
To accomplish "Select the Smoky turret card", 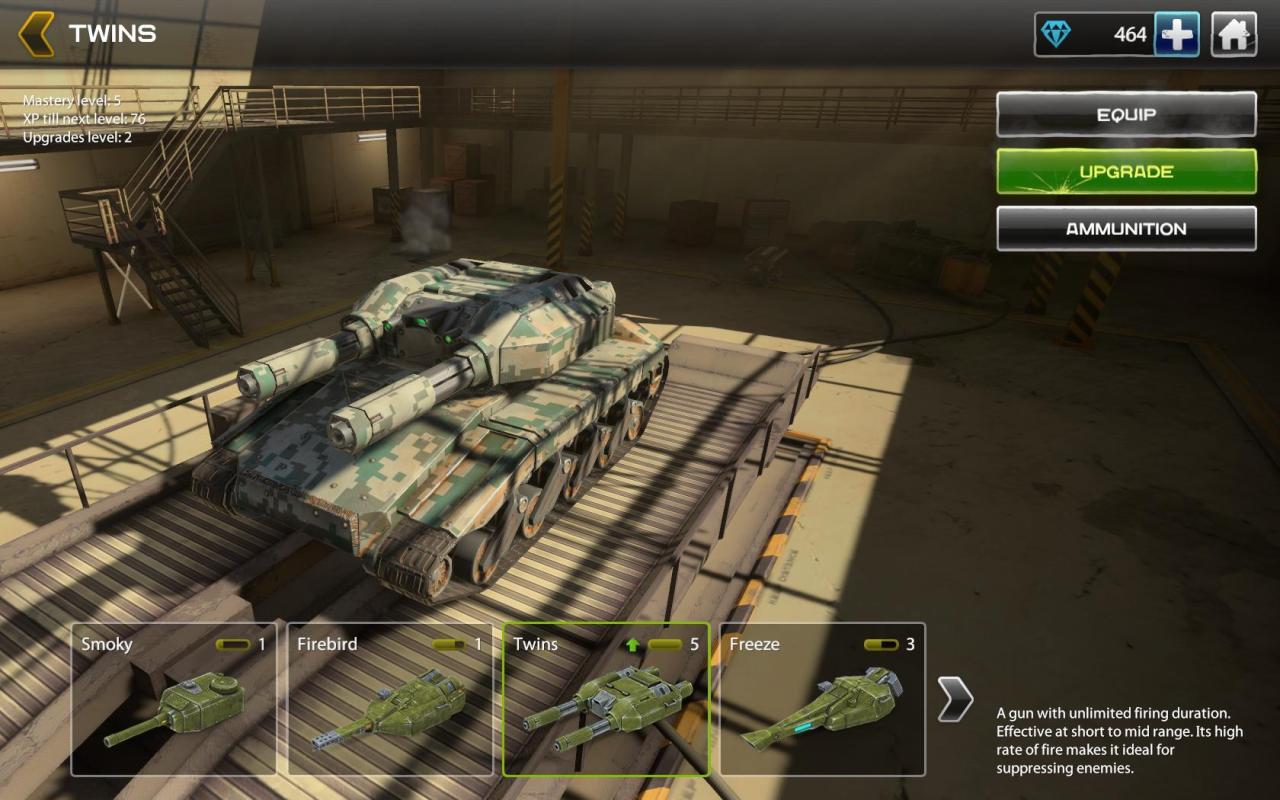I will click(x=174, y=700).
